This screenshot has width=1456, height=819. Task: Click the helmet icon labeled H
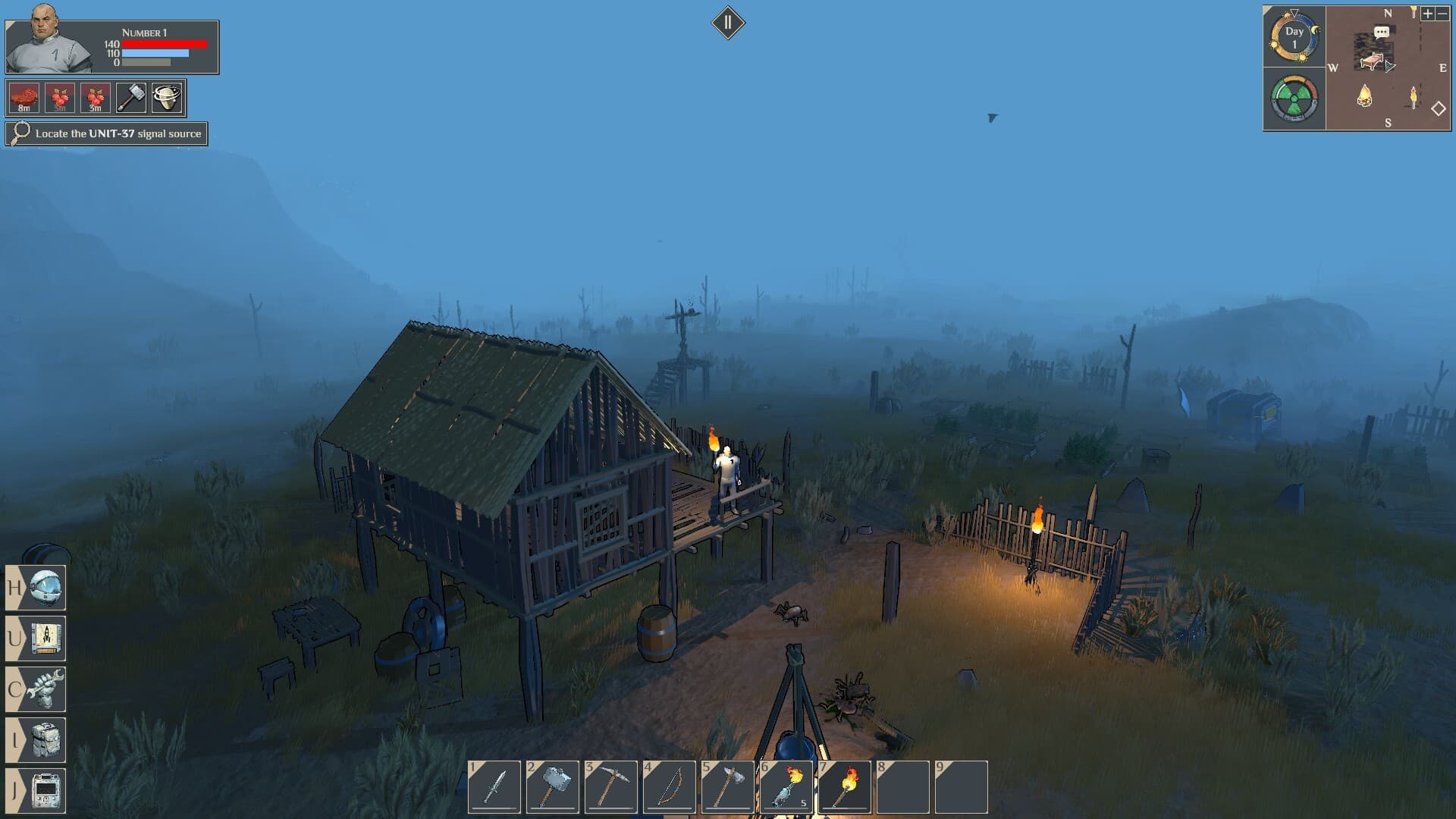pos(44,588)
